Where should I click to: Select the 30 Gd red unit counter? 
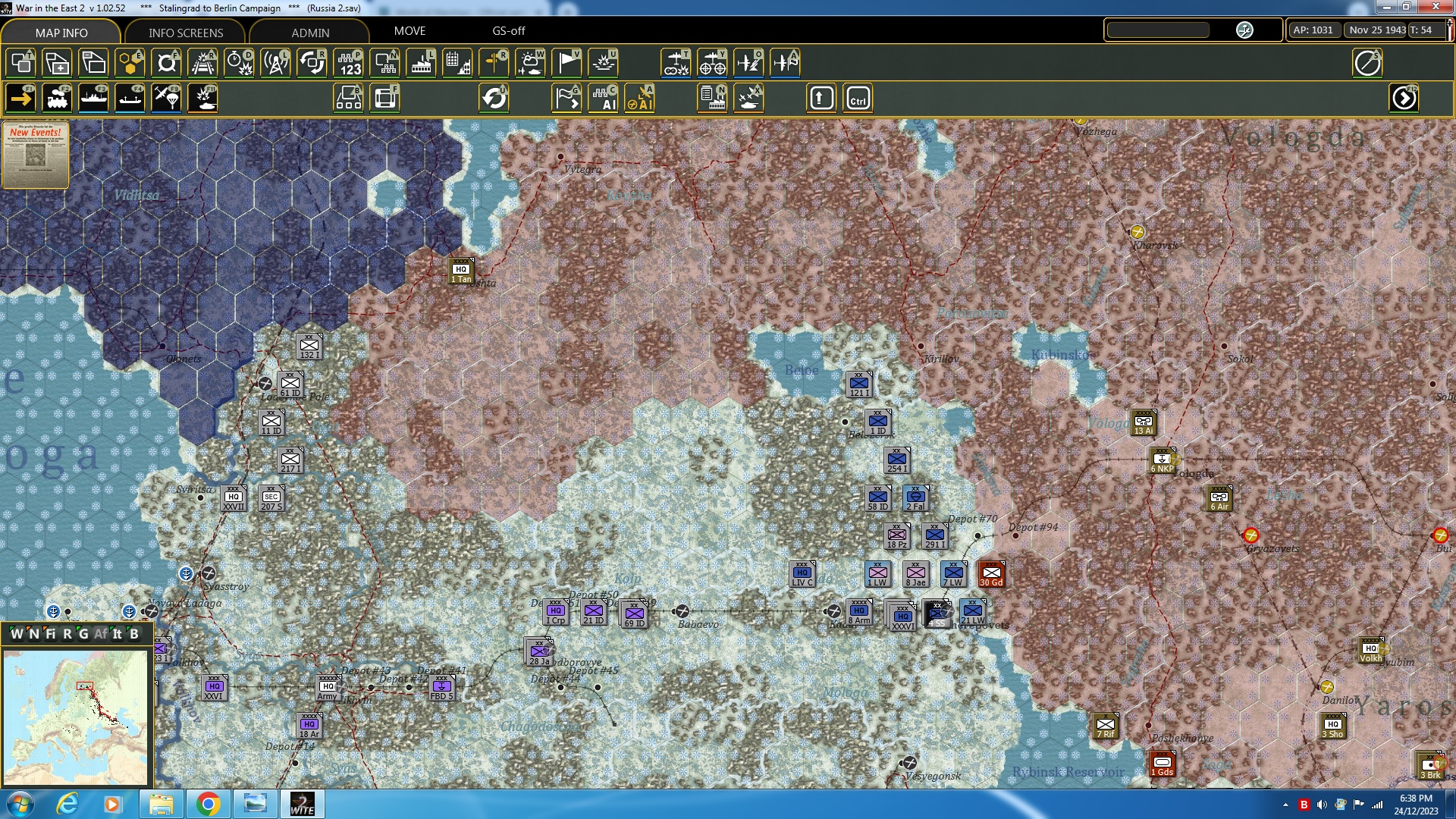(992, 574)
